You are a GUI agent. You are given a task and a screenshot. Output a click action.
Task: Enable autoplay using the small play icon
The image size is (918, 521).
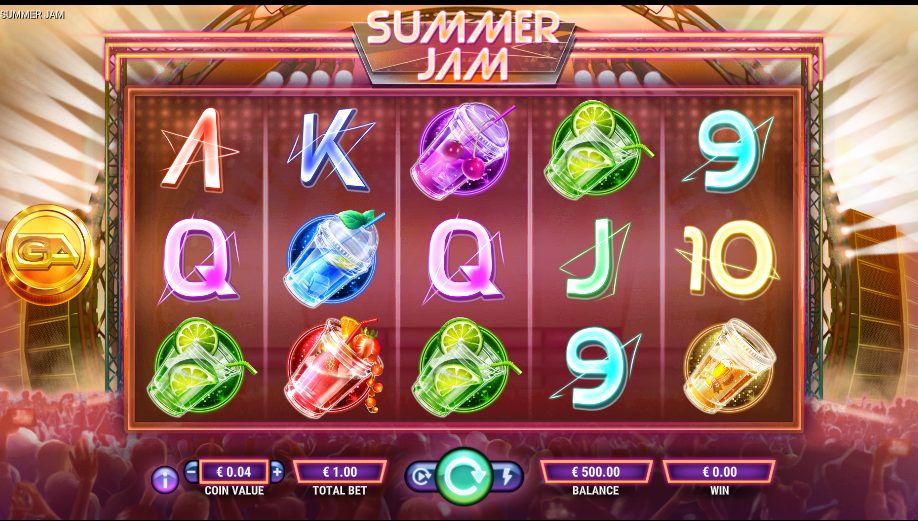(420, 477)
